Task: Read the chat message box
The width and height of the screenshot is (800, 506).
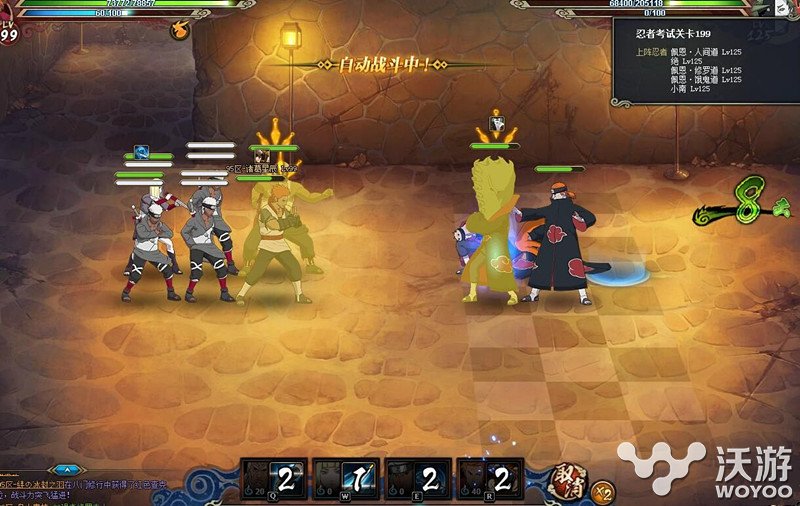Action: [90, 490]
